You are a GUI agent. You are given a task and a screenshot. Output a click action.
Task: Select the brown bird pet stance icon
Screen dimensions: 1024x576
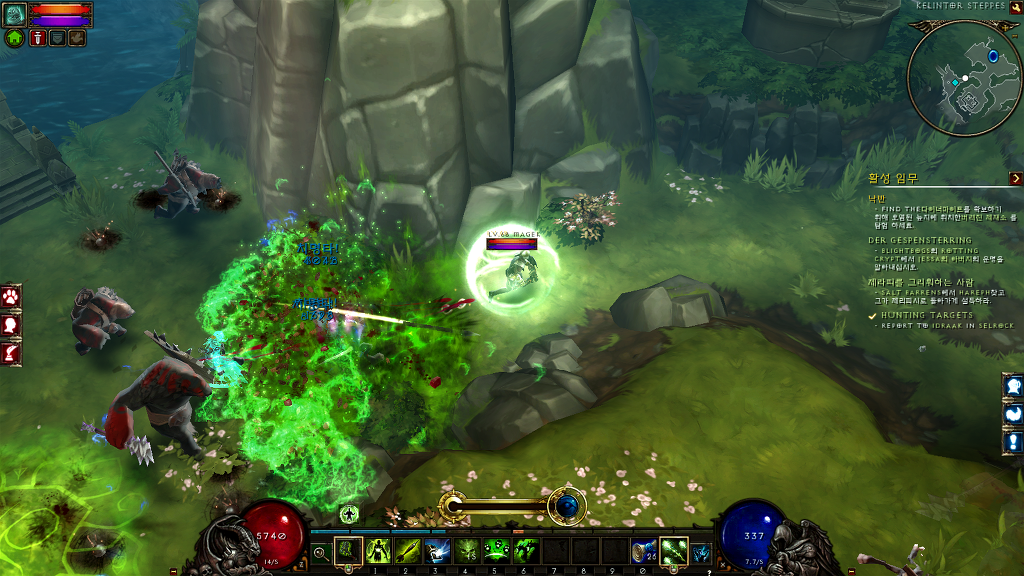[x=77, y=38]
